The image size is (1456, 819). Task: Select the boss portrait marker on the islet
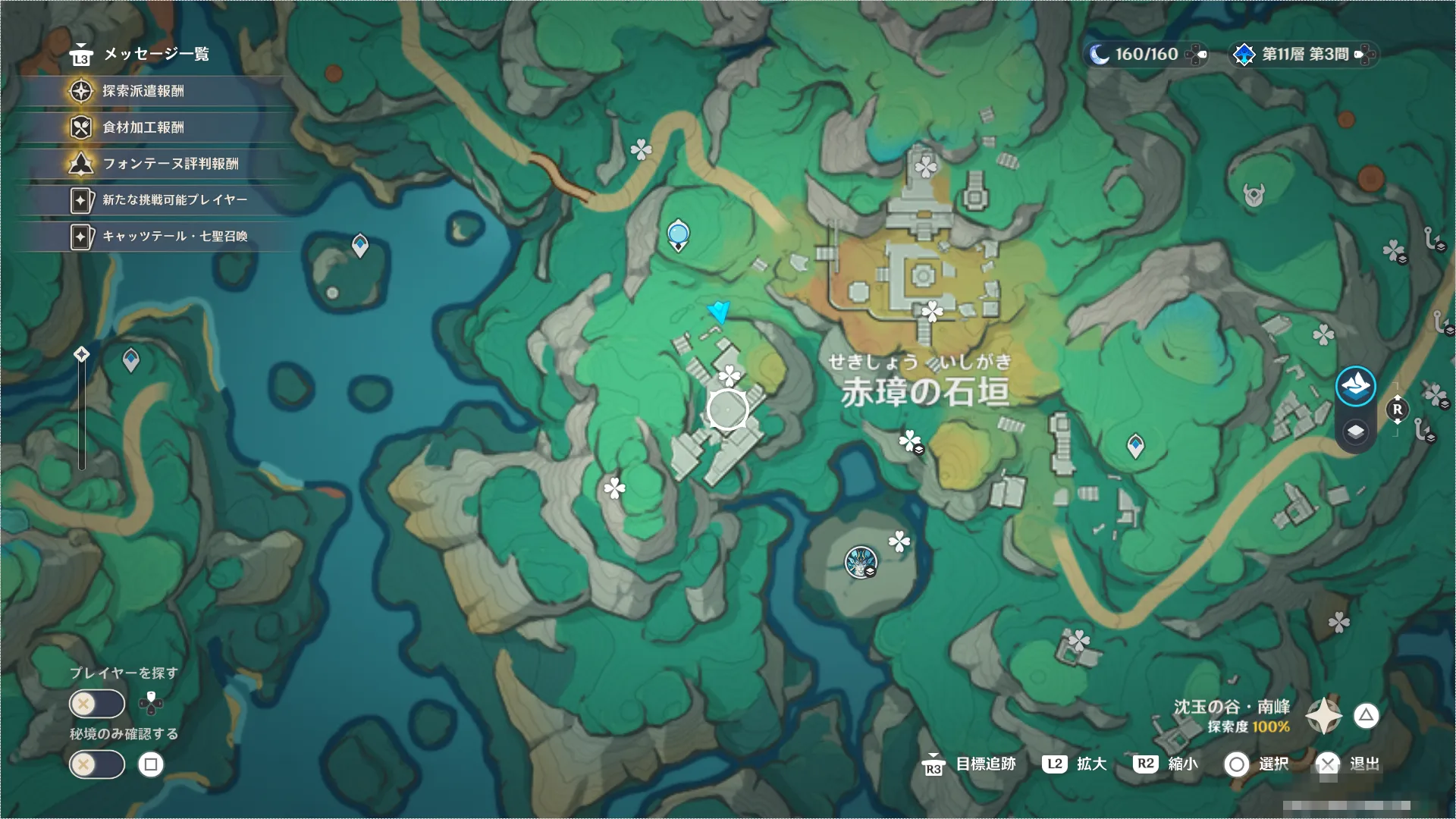(861, 563)
